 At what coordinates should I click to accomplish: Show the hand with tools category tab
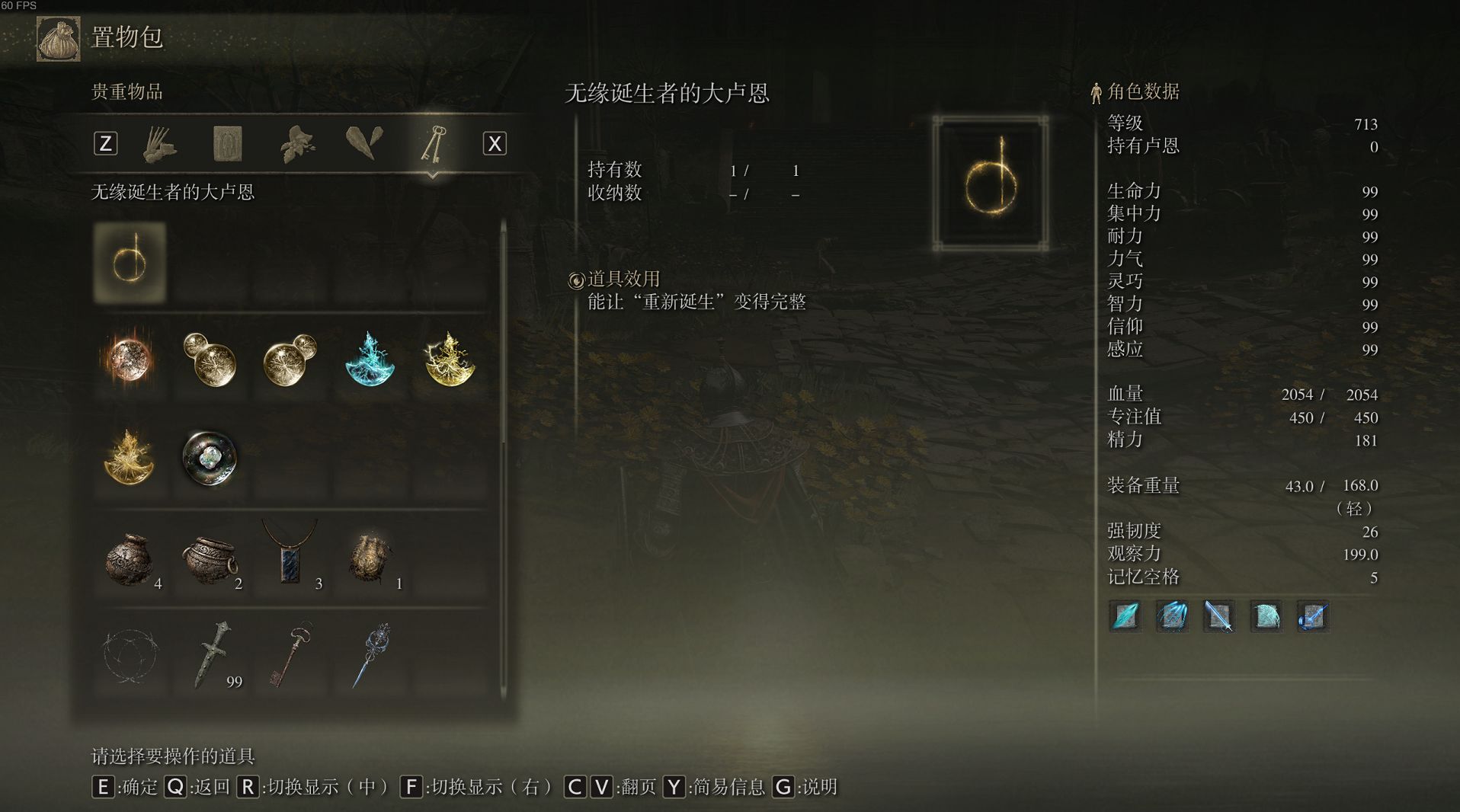point(160,143)
